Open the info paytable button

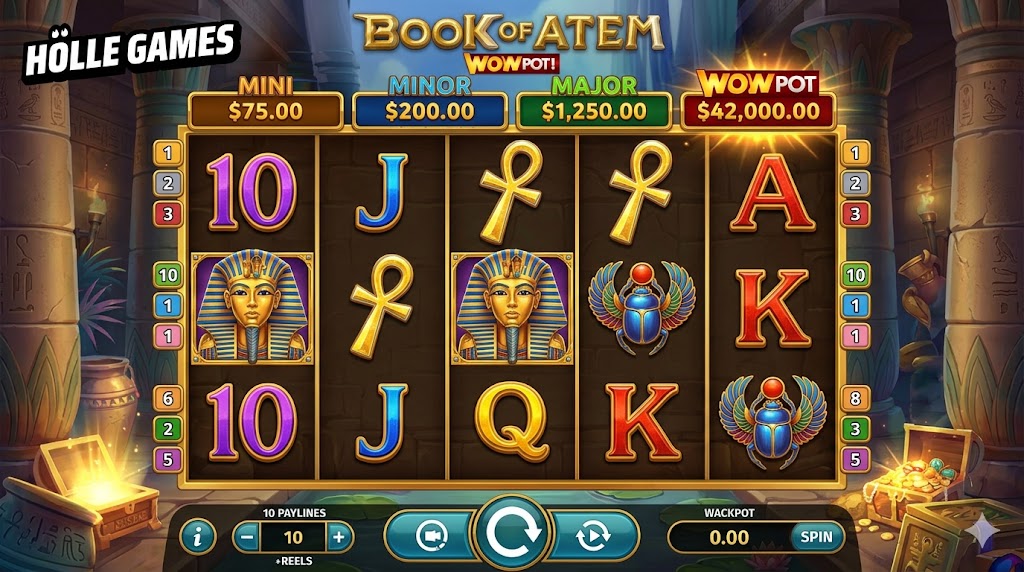click(197, 537)
